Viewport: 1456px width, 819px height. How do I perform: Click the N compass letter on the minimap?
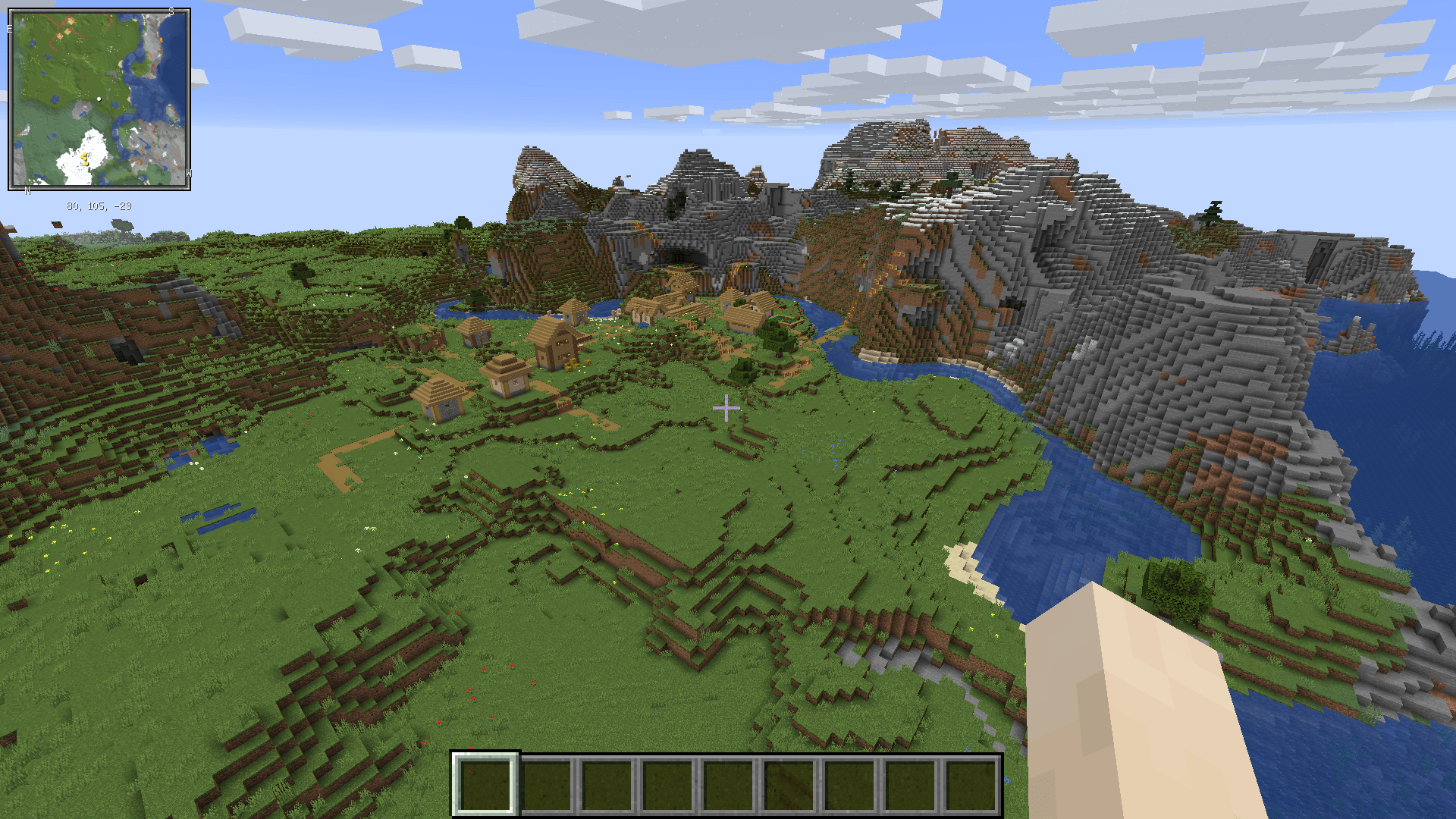pyautogui.click(x=27, y=190)
